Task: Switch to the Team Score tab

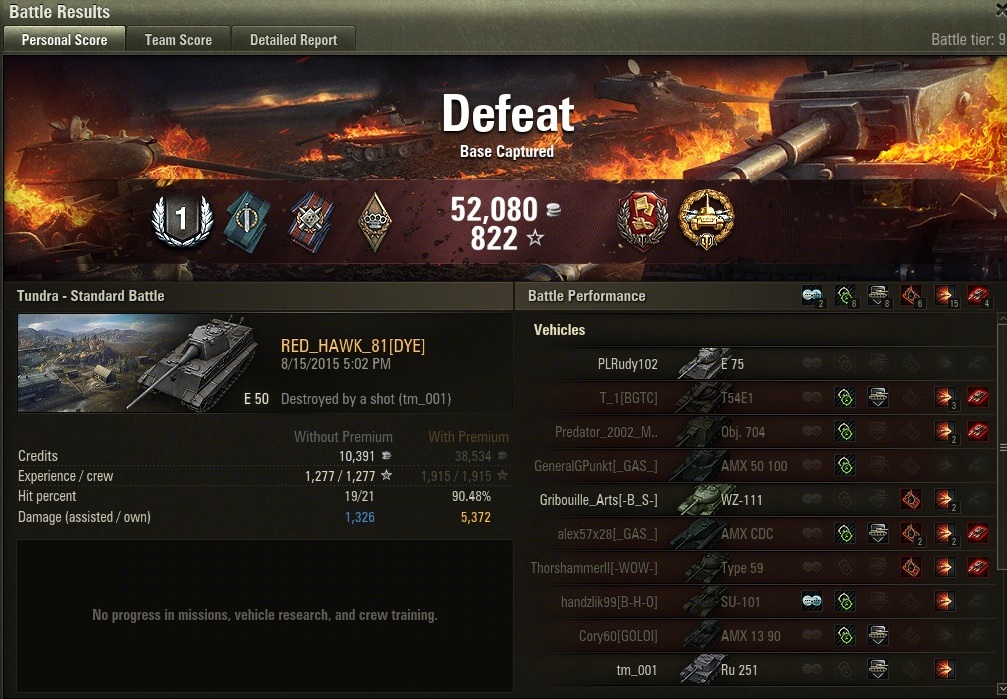Action: coord(178,40)
